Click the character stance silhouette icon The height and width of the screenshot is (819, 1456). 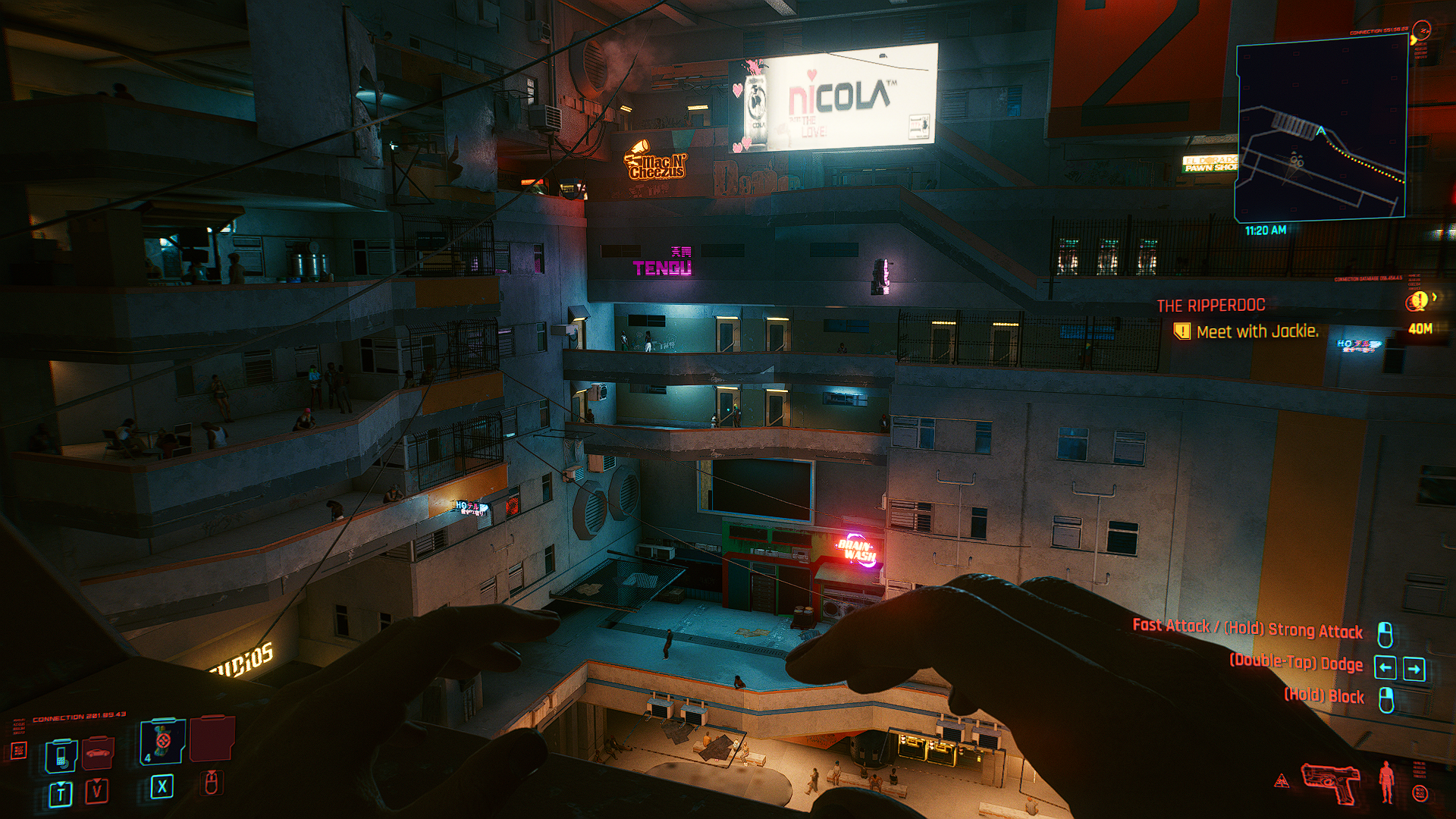click(x=1386, y=781)
